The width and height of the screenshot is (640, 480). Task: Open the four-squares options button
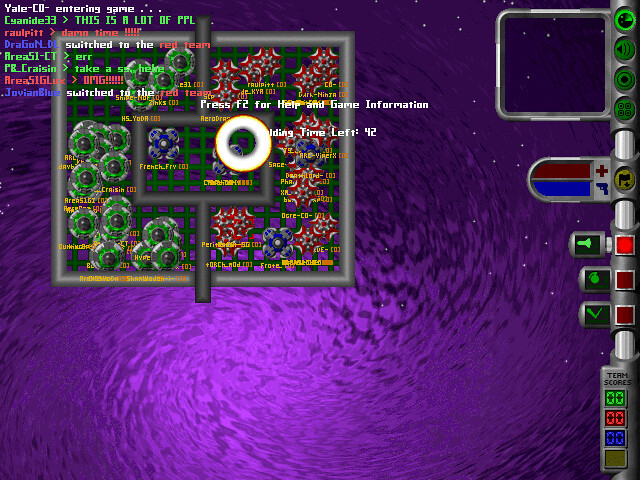tap(625, 109)
